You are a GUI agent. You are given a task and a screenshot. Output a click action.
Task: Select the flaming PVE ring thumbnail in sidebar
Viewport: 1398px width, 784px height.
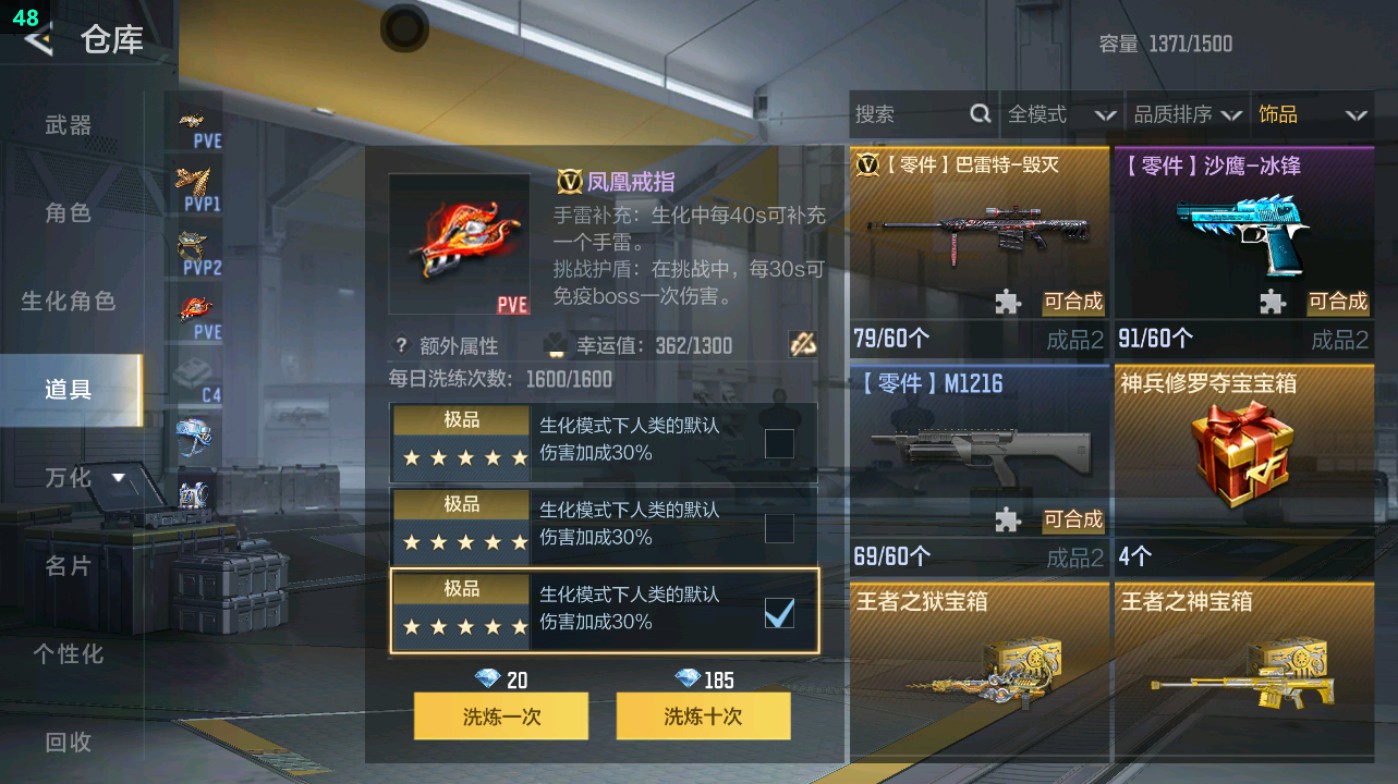point(196,300)
